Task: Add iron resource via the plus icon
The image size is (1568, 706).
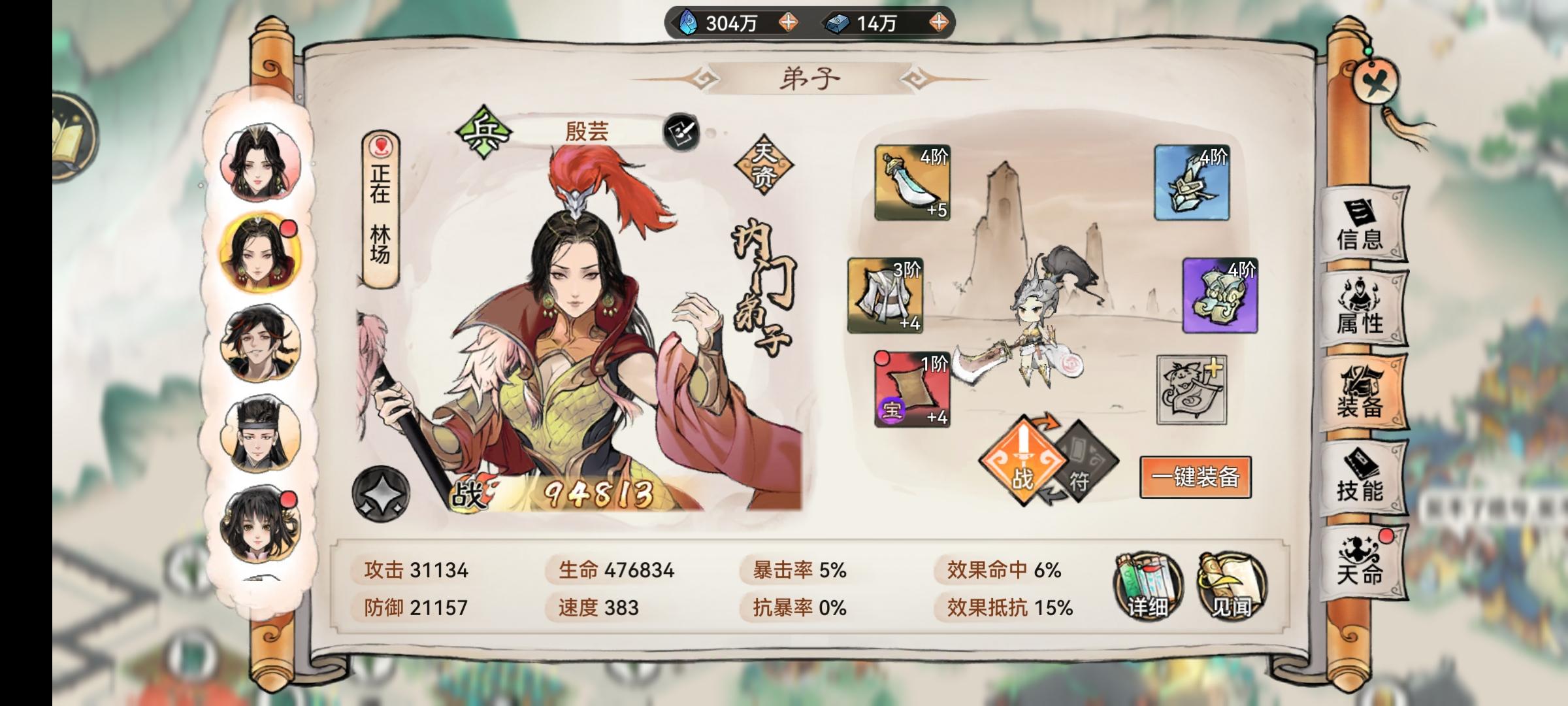Action: 939,22
